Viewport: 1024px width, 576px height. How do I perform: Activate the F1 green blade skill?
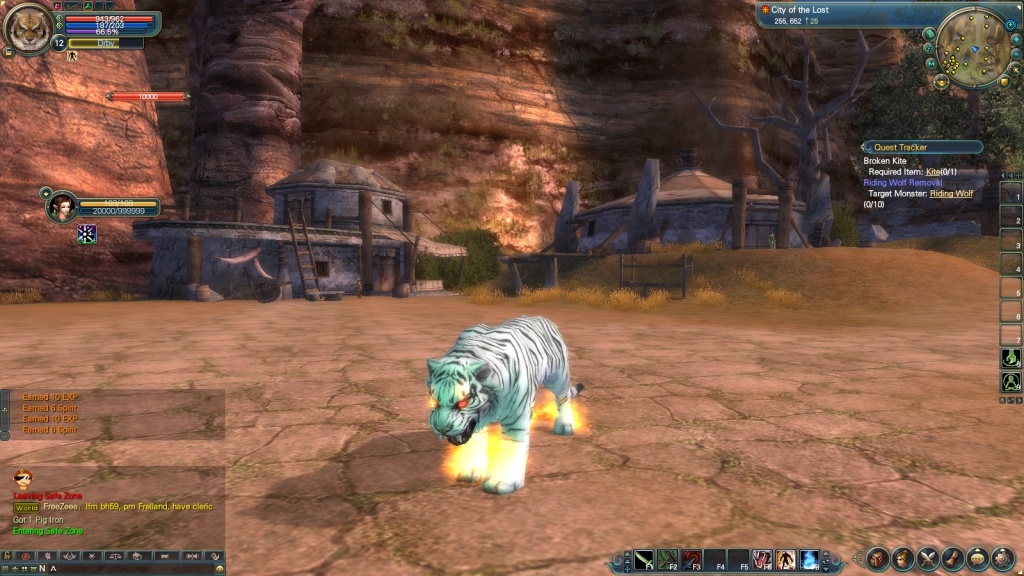pos(644,559)
